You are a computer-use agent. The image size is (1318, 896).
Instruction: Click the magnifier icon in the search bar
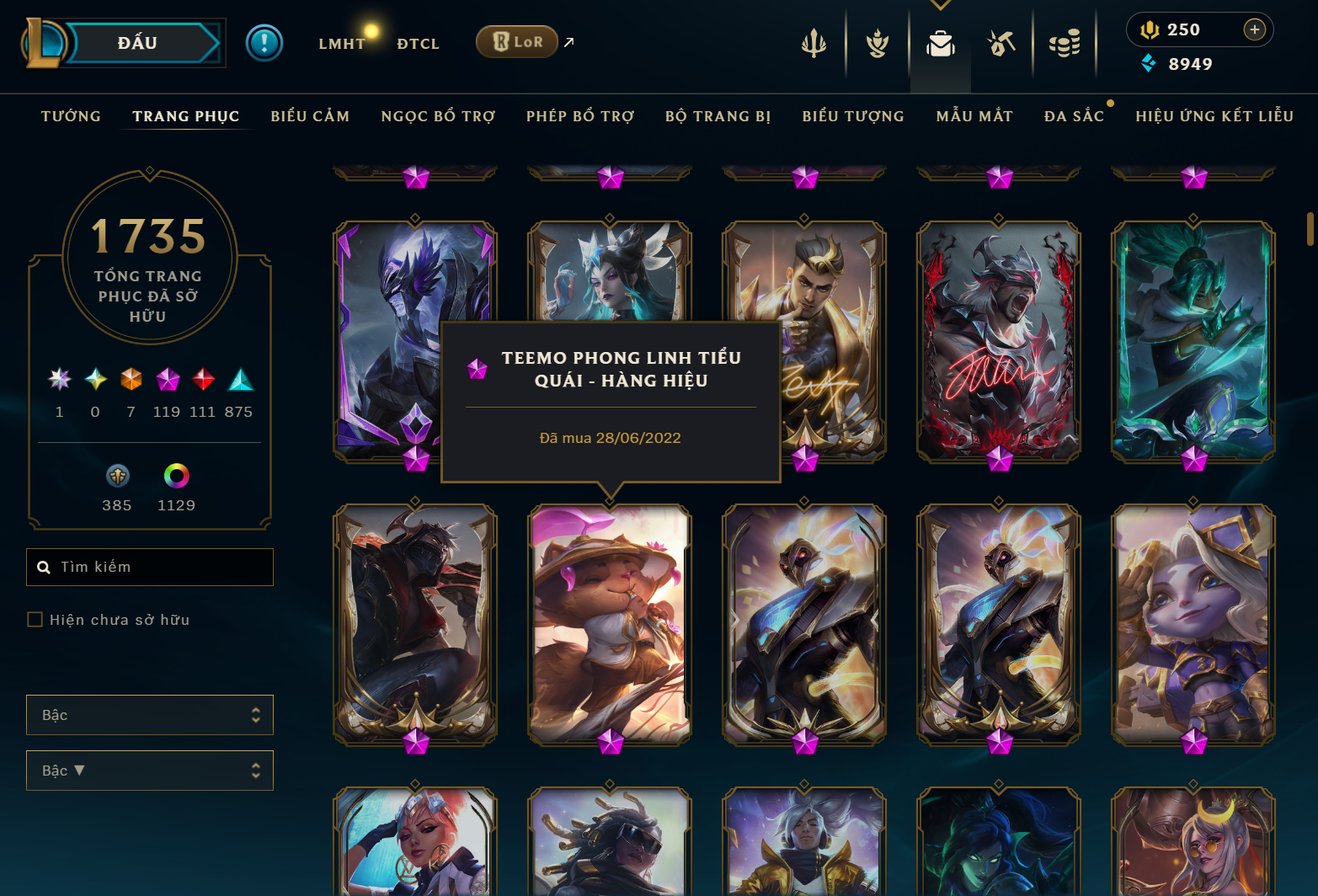pyautogui.click(x=44, y=567)
